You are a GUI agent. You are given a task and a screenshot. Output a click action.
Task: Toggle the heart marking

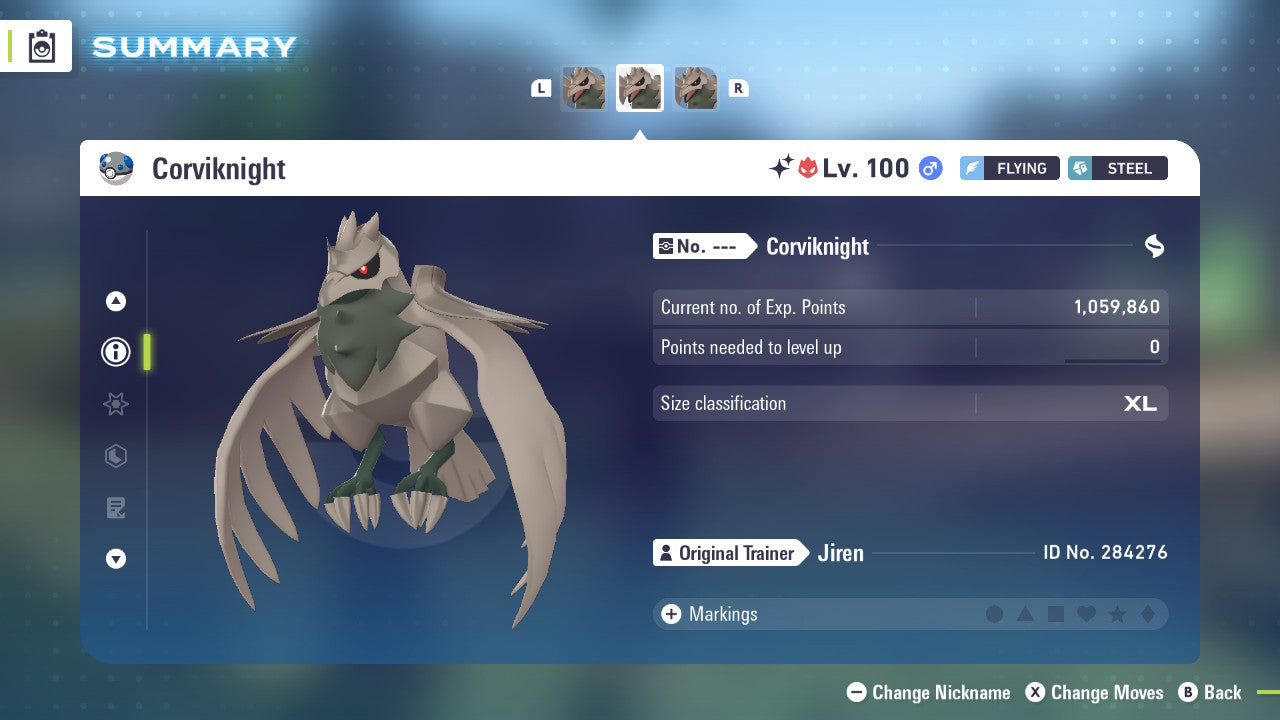point(1085,614)
